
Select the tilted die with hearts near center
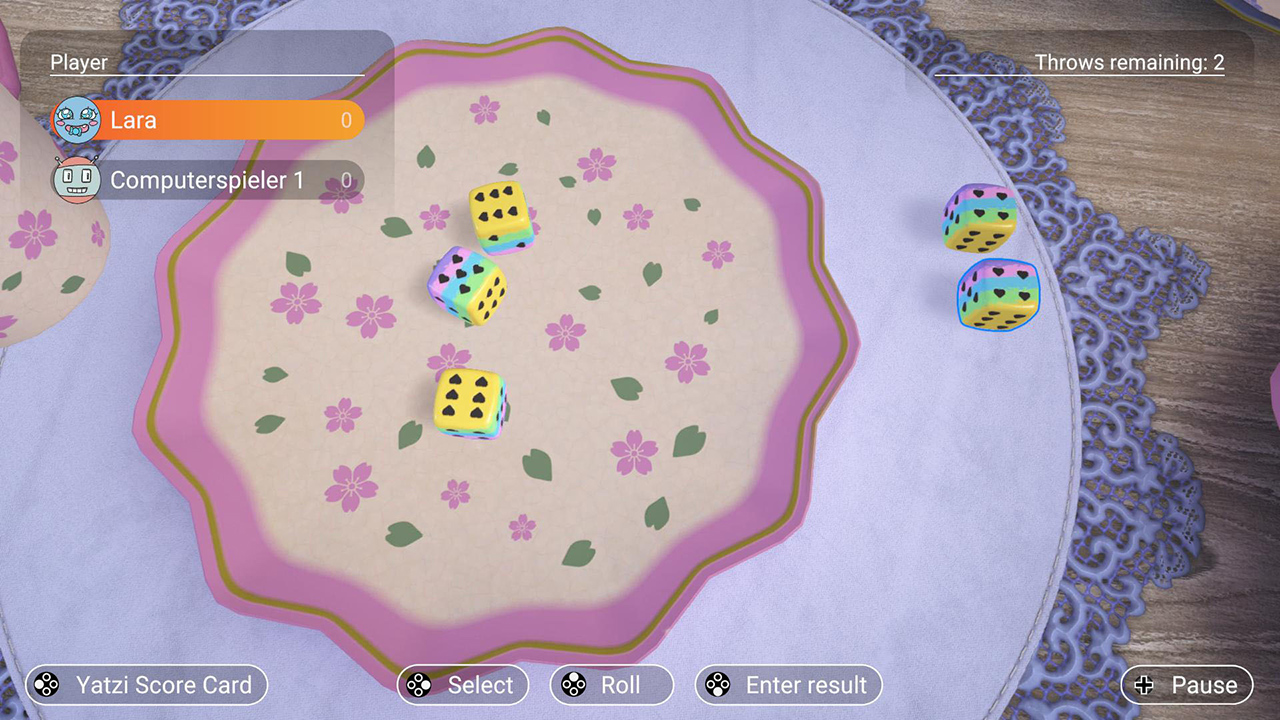[x=470, y=290]
